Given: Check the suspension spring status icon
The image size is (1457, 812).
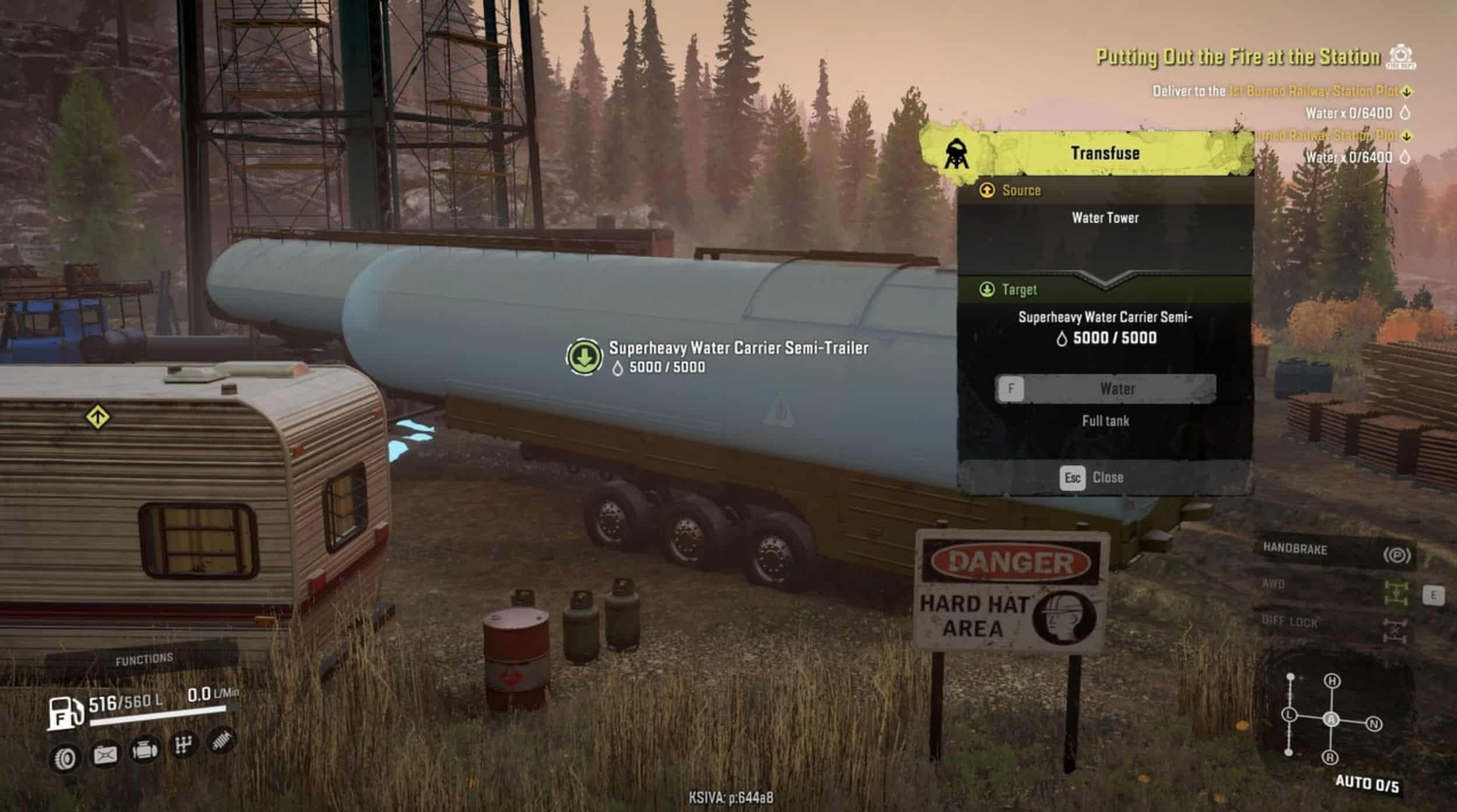Looking at the screenshot, I should pos(221,742).
